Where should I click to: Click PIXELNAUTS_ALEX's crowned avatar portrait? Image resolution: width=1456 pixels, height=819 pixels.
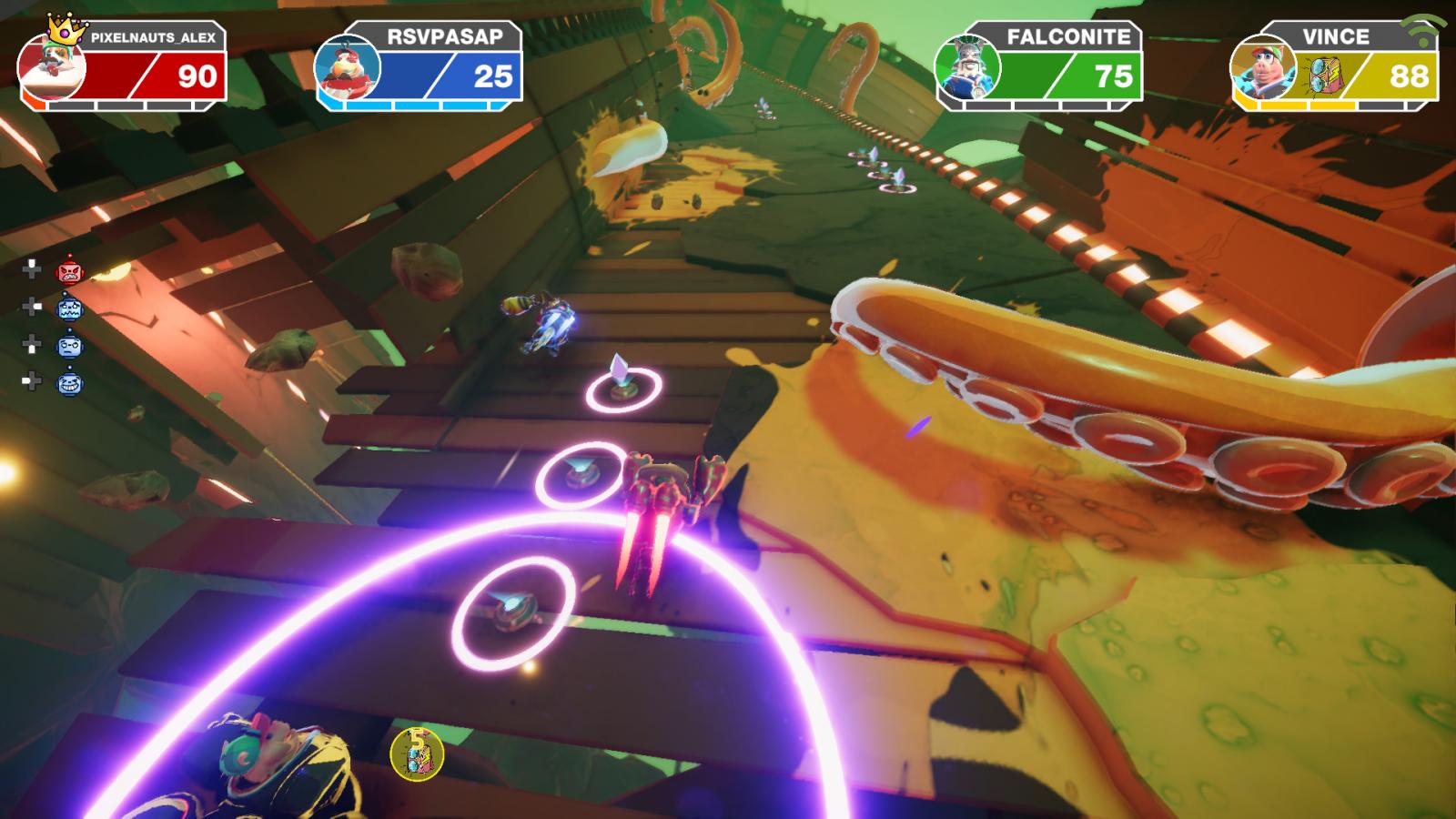click(x=53, y=68)
